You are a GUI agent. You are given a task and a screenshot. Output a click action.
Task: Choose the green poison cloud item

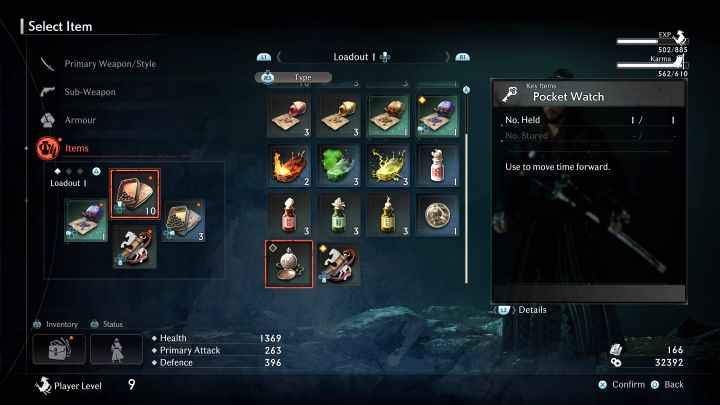337,165
